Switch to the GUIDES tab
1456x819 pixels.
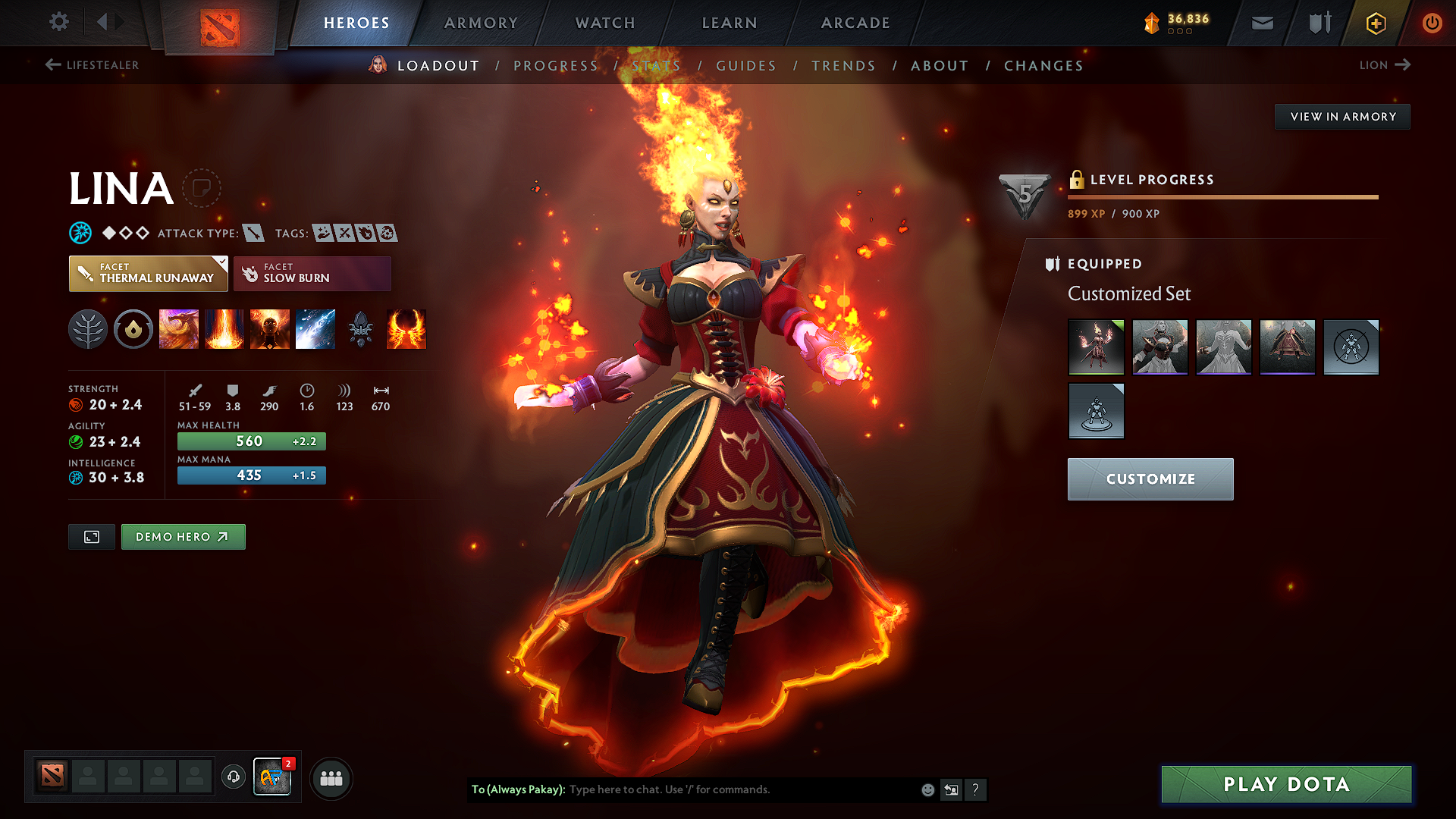click(746, 66)
